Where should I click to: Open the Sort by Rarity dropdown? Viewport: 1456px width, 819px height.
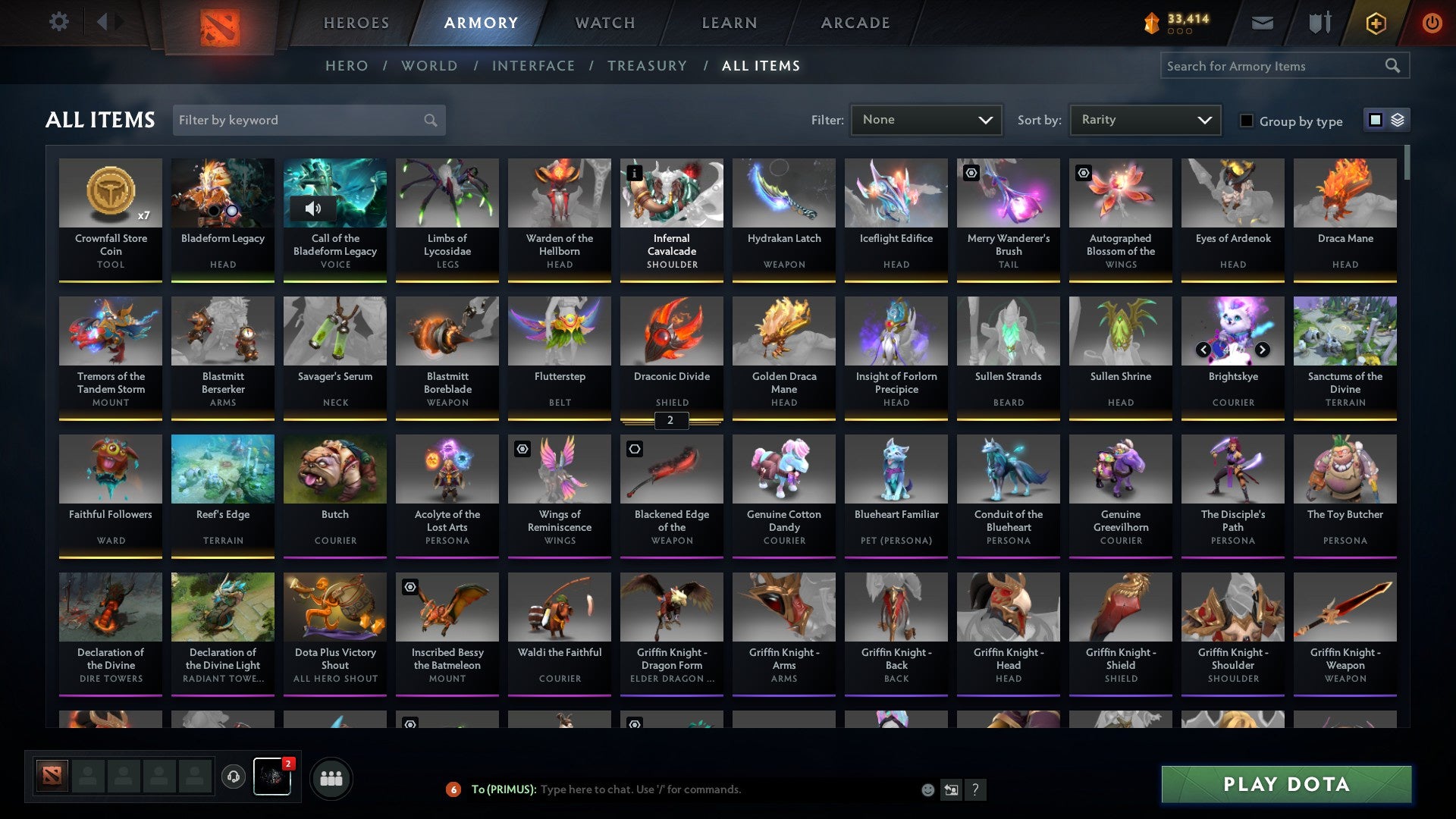1144,119
